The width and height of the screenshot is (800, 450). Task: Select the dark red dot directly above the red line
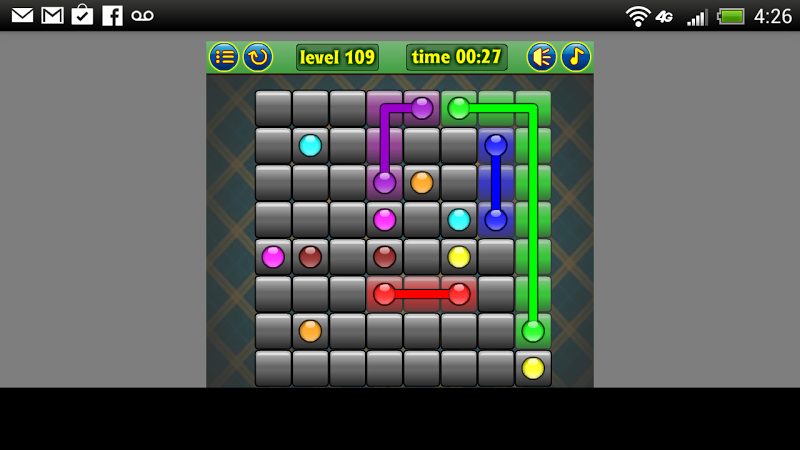tap(385, 257)
